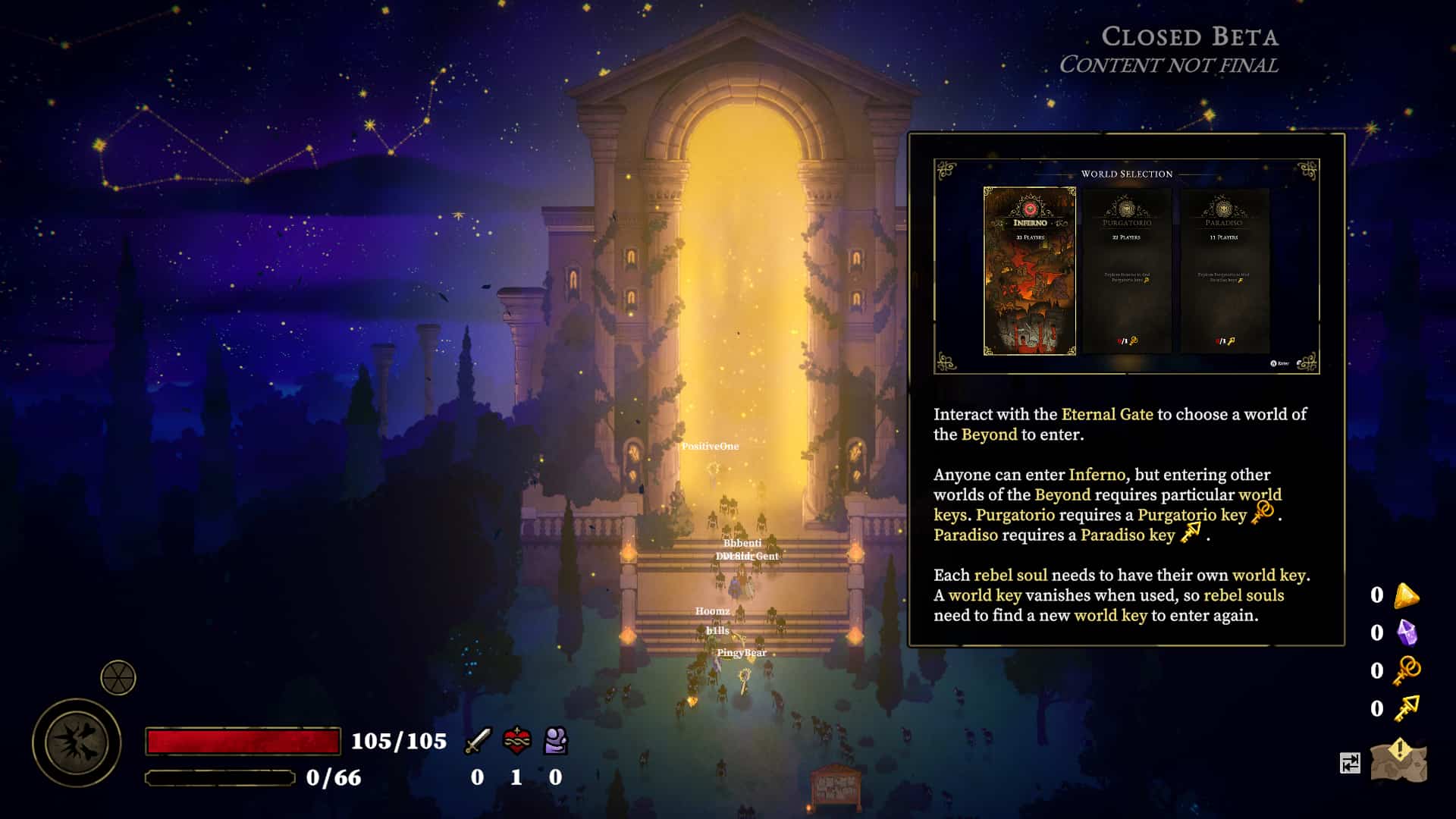Click the purple hugging figures icon
Viewport: 1456px width, 819px height.
pos(556,741)
